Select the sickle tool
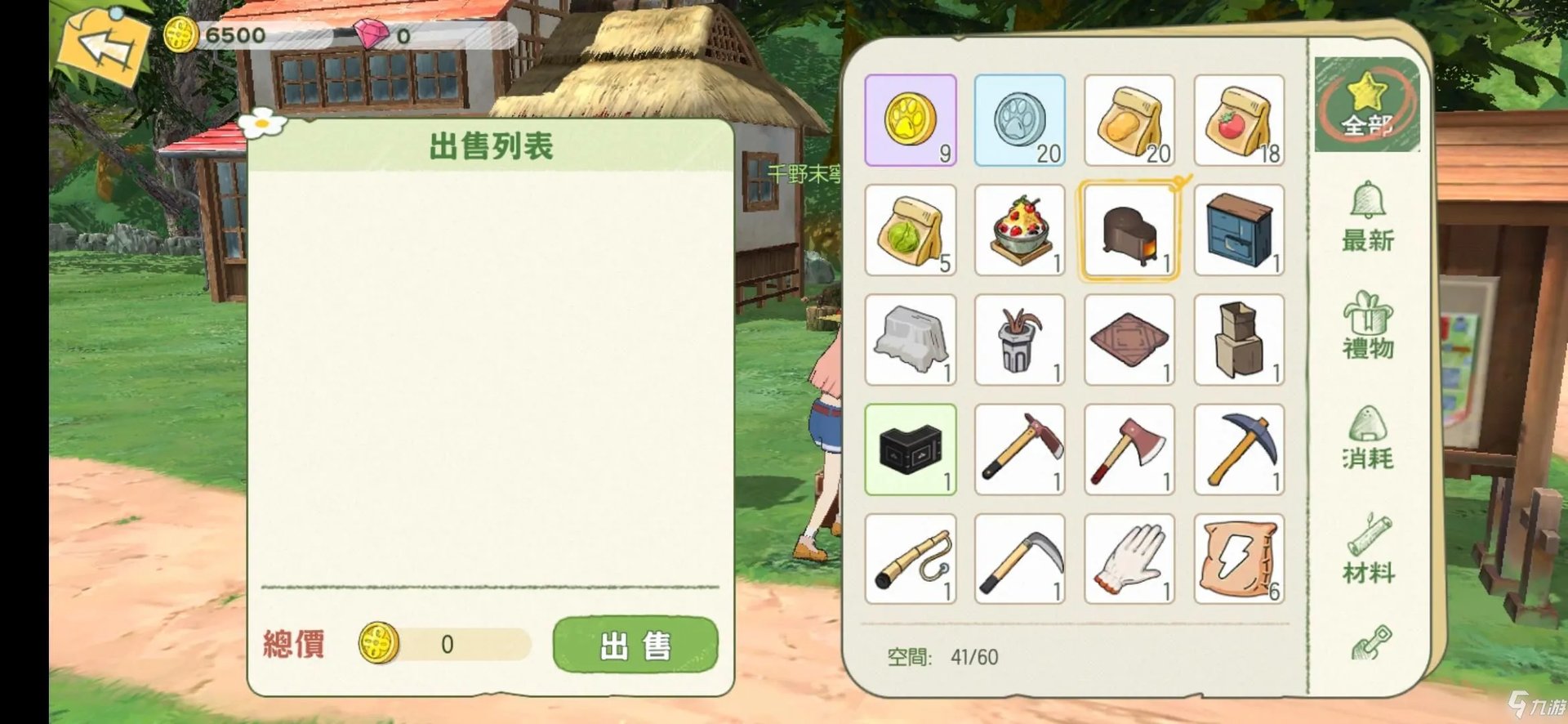This screenshot has height=724, width=1568. point(1019,559)
